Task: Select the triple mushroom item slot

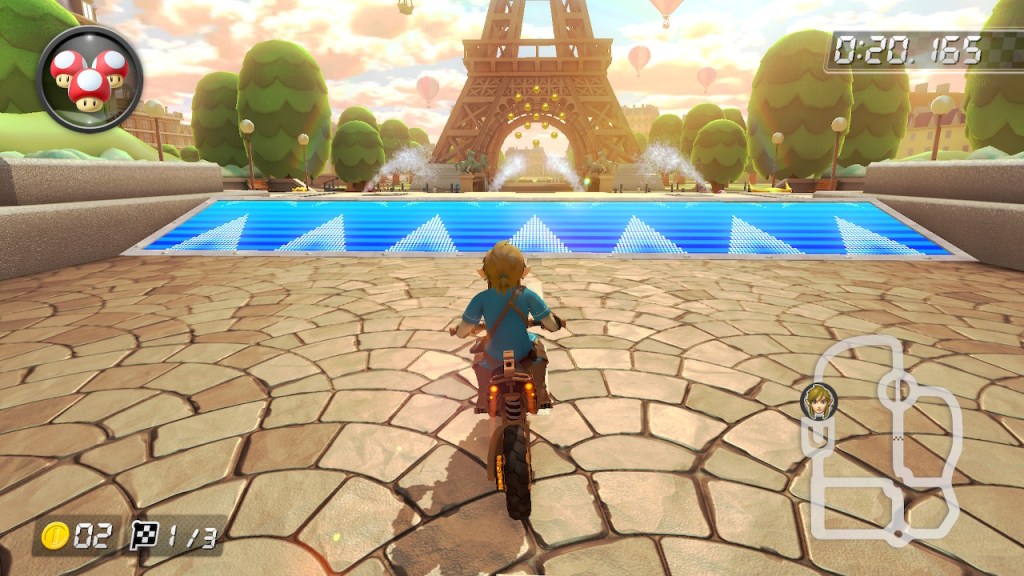Action: pos(89,77)
